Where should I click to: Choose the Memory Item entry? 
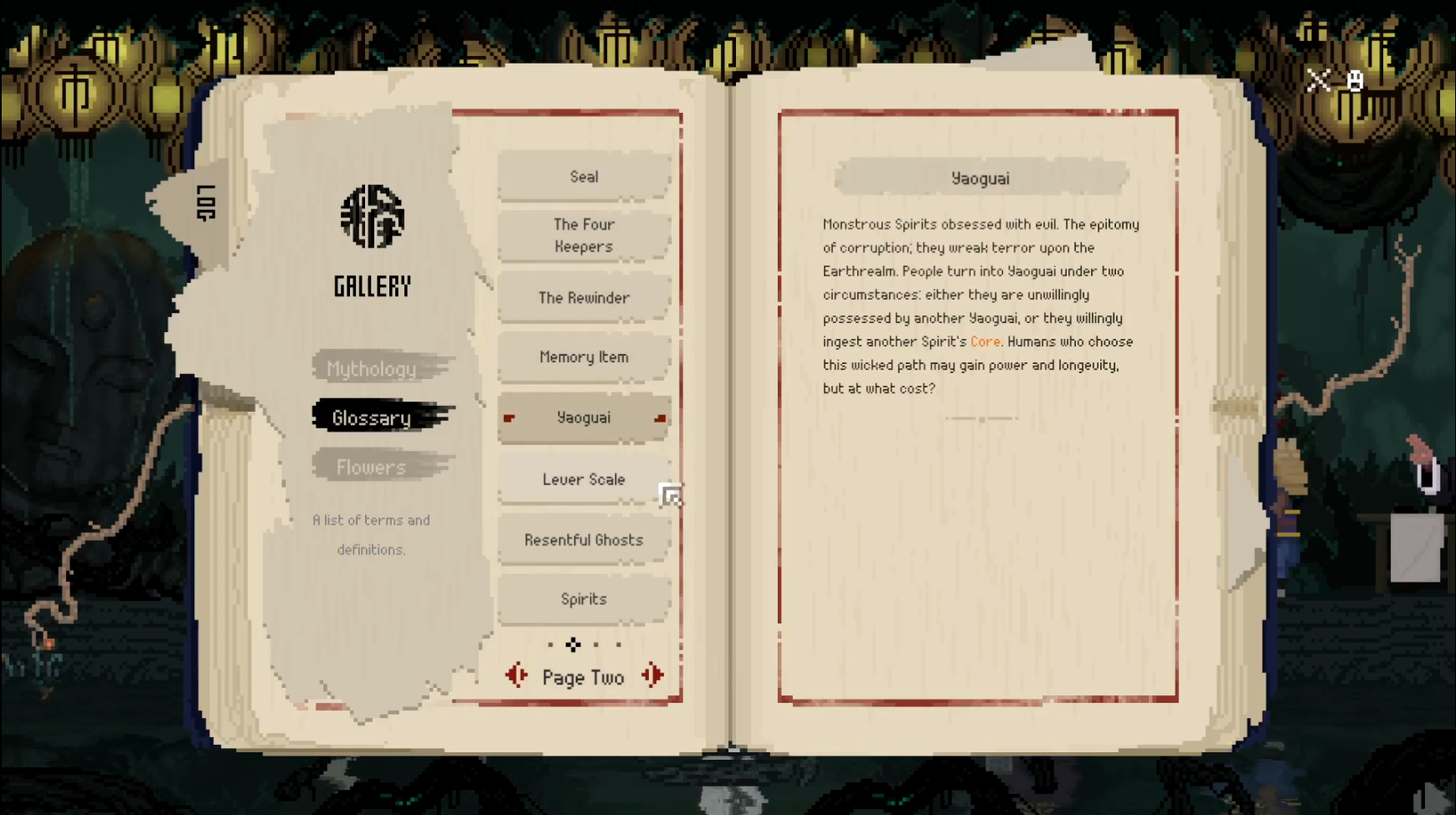[x=584, y=357]
